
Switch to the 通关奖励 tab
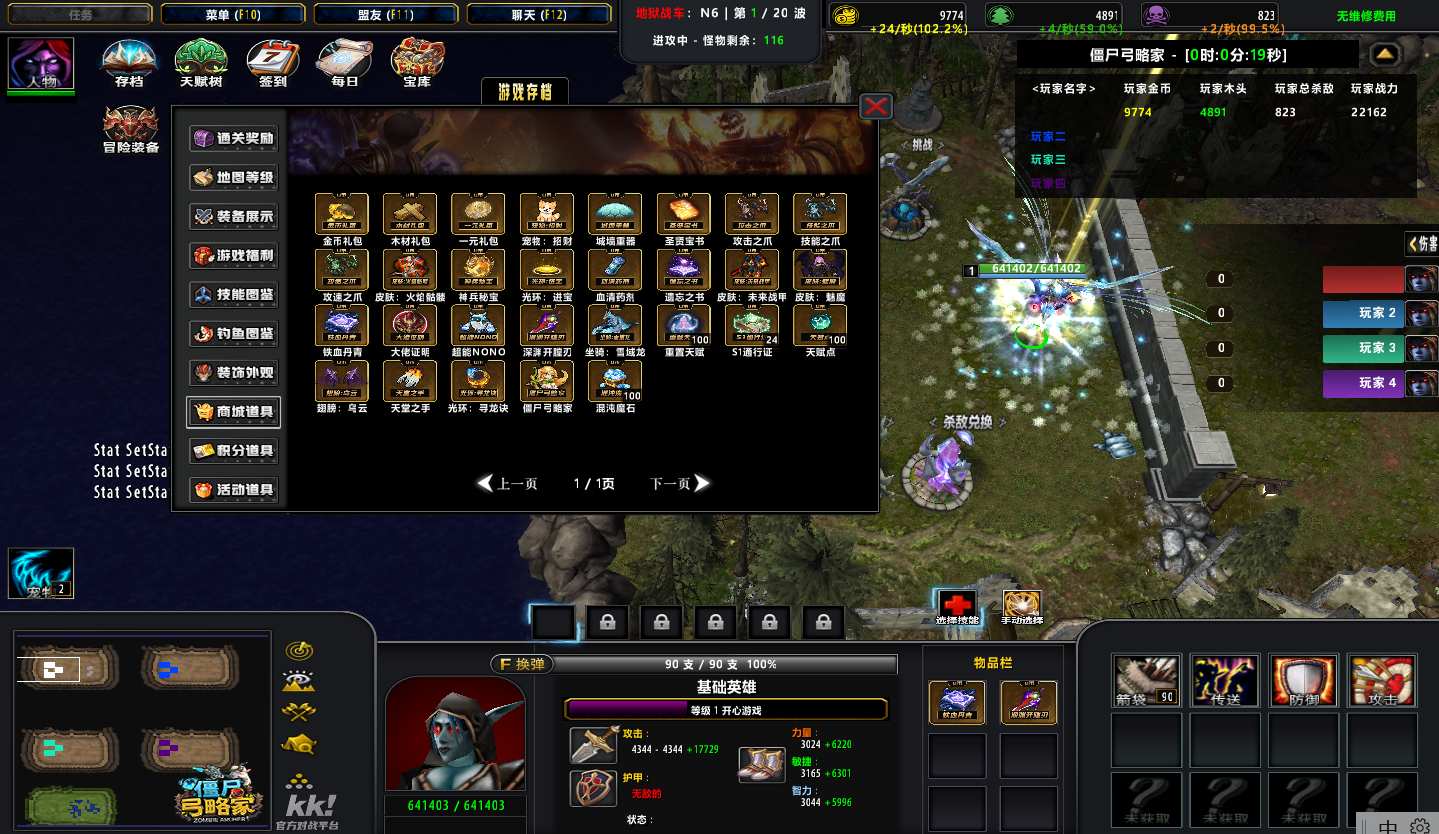pos(234,138)
